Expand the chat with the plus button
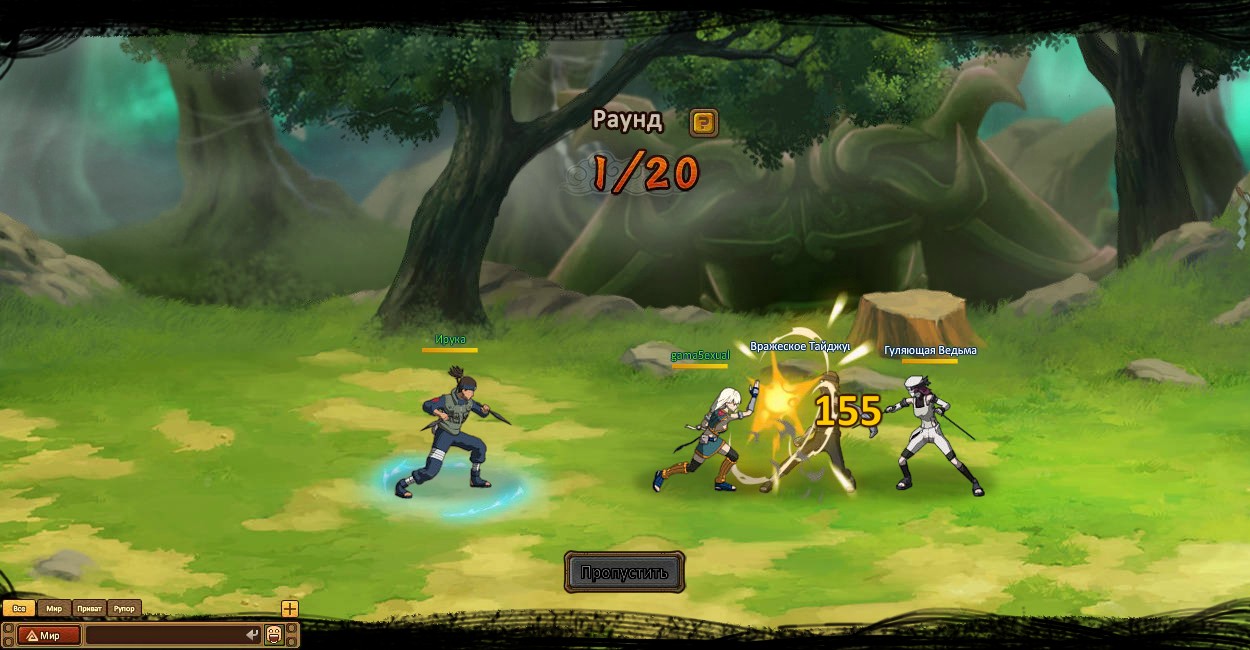Viewport: 1250px width, 650px height. [289, 608]
